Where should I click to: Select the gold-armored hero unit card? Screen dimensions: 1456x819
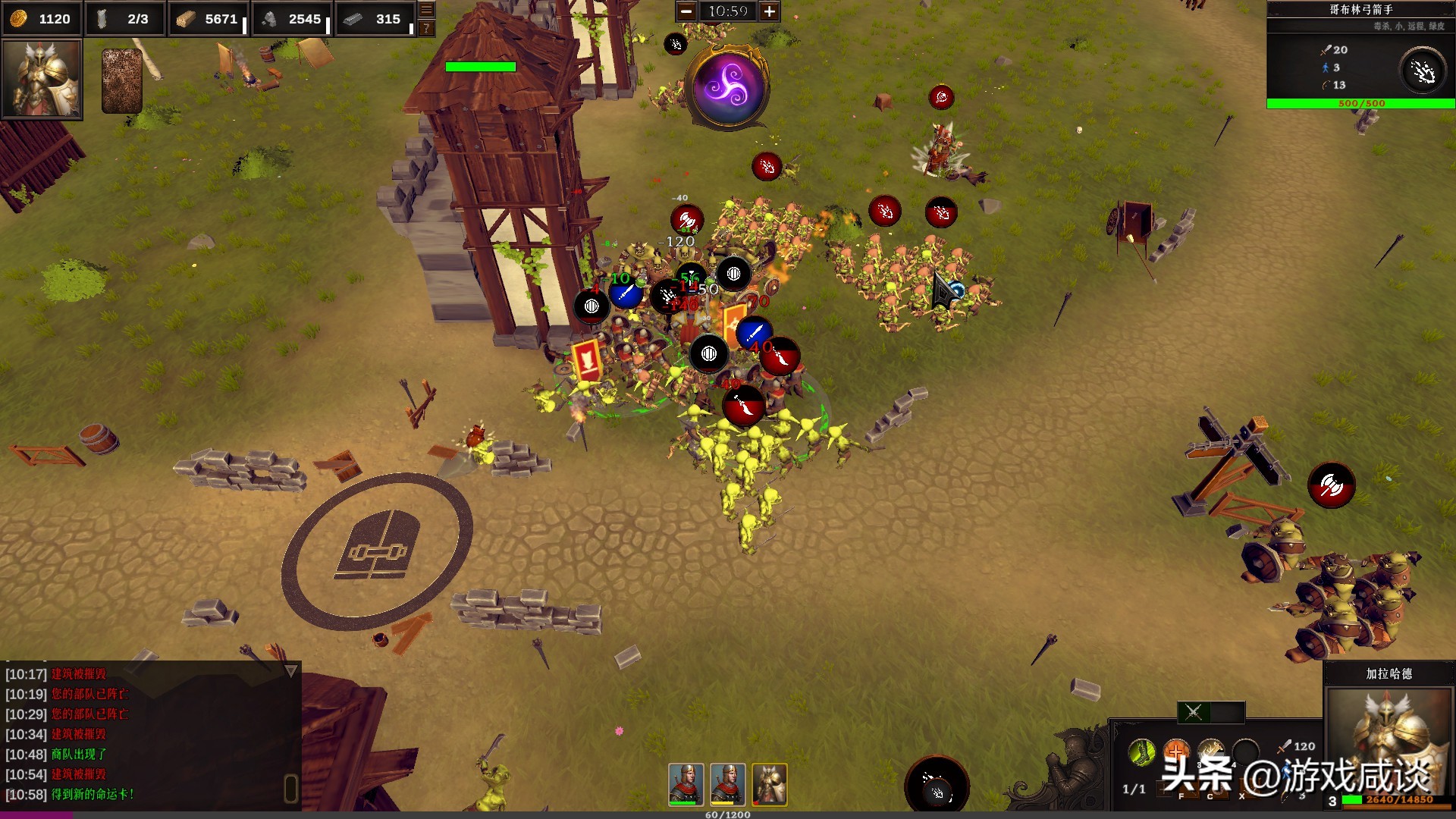click(x=769, y=784)
